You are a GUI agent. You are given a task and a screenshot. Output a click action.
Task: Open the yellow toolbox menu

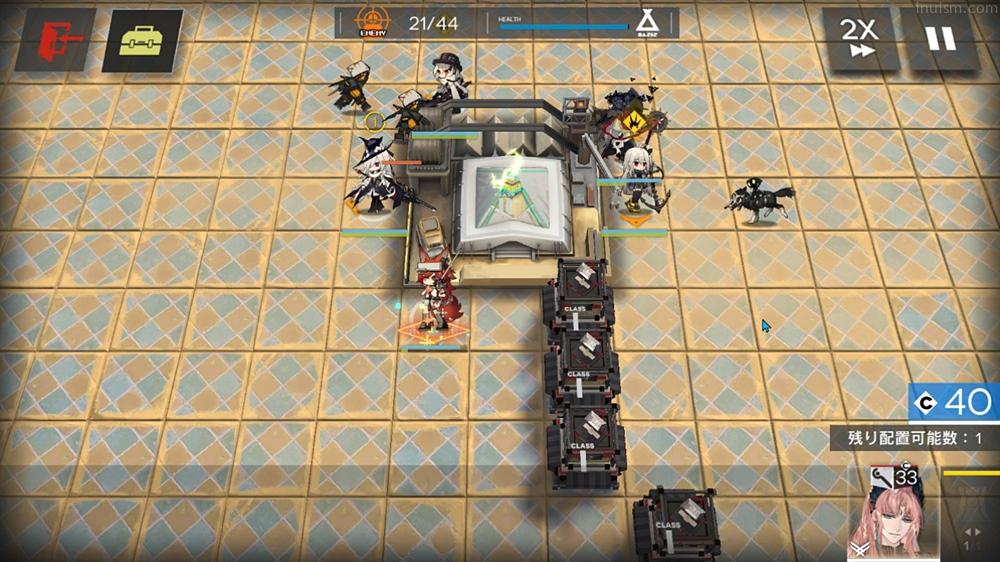click(142, 40)
